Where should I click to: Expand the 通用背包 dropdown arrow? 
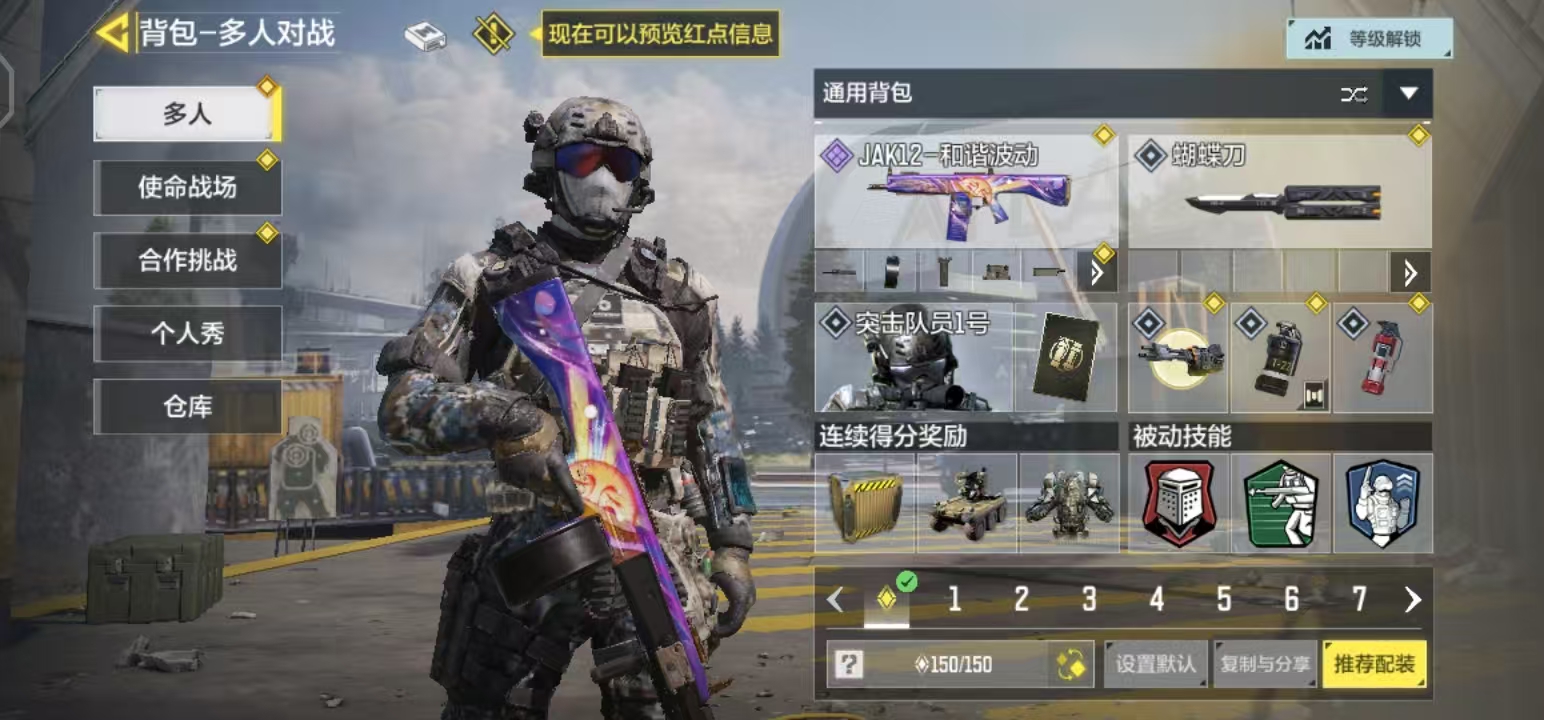click(1408, 94)
